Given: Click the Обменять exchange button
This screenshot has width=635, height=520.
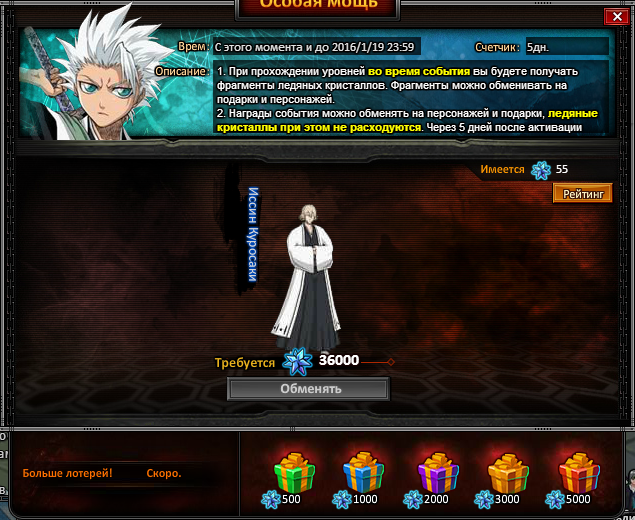Looking at the screenshot, I should 309,389.
